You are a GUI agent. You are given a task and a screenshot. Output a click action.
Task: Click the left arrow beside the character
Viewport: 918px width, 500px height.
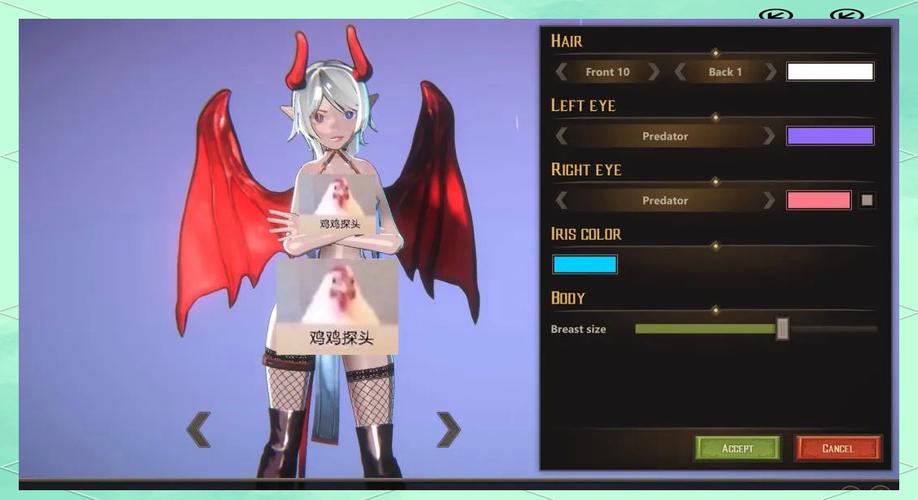199,430
